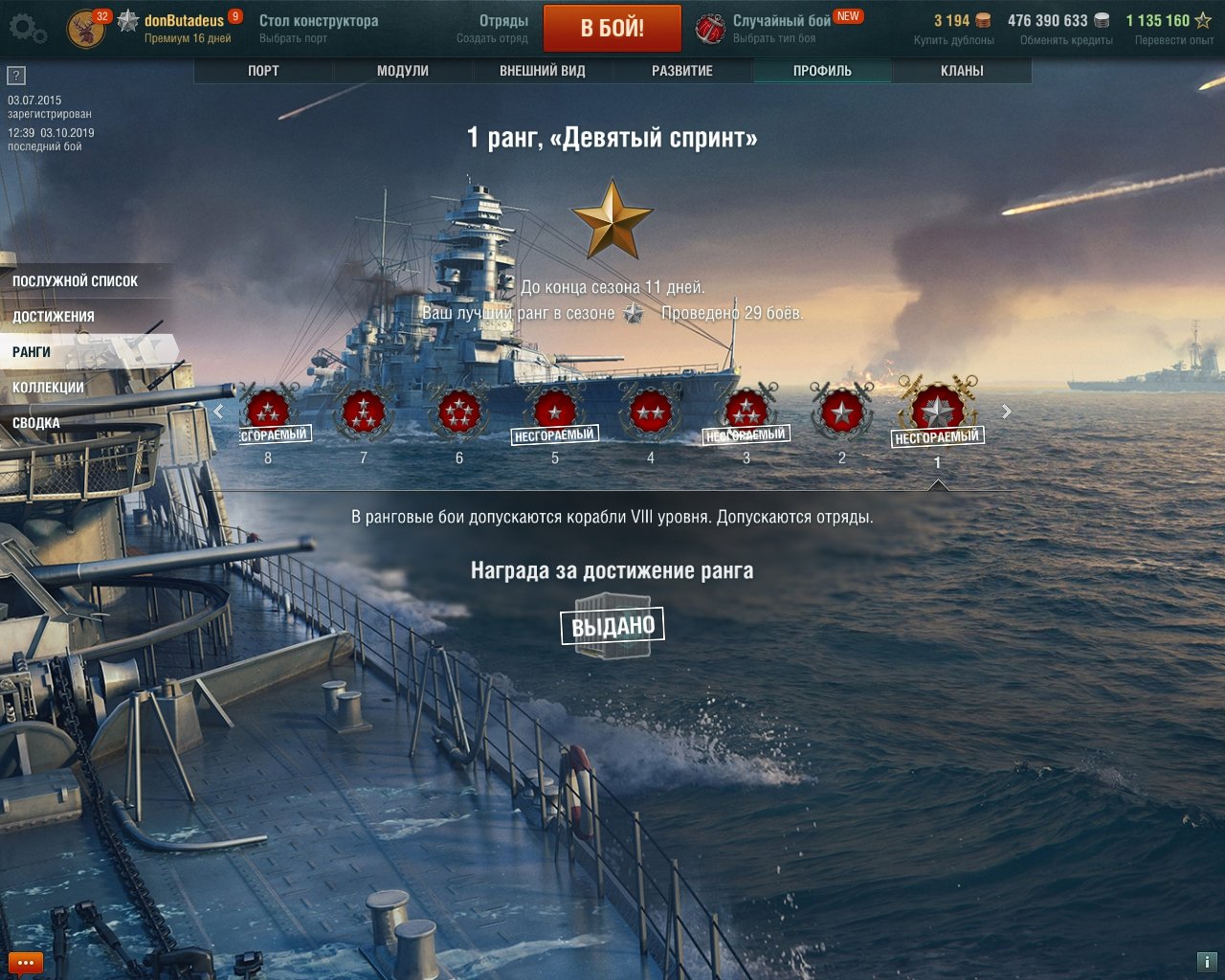1225x980 pixels.
Task: Click the left arrow of rank carousel
Action: pyautogui.click(x=218, y=412)
